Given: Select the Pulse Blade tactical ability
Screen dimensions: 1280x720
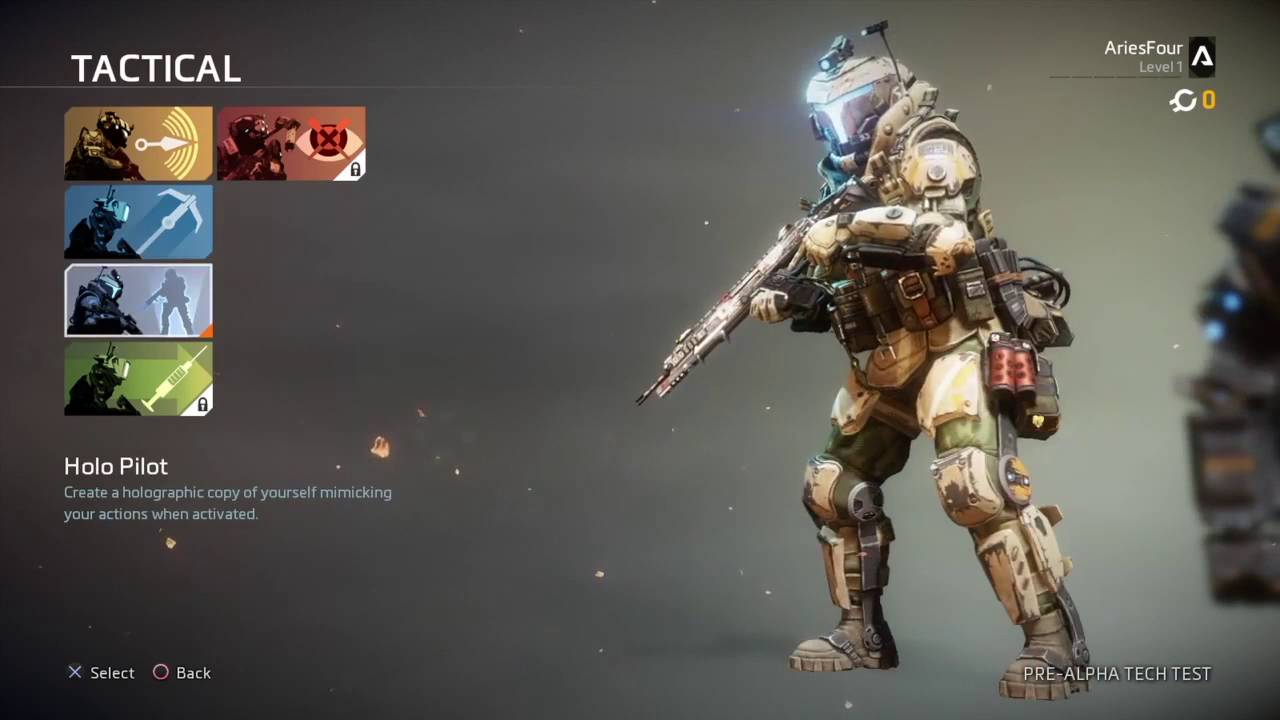Looking at the screenshot, I should pyautogui.click(x=138, y=143).
